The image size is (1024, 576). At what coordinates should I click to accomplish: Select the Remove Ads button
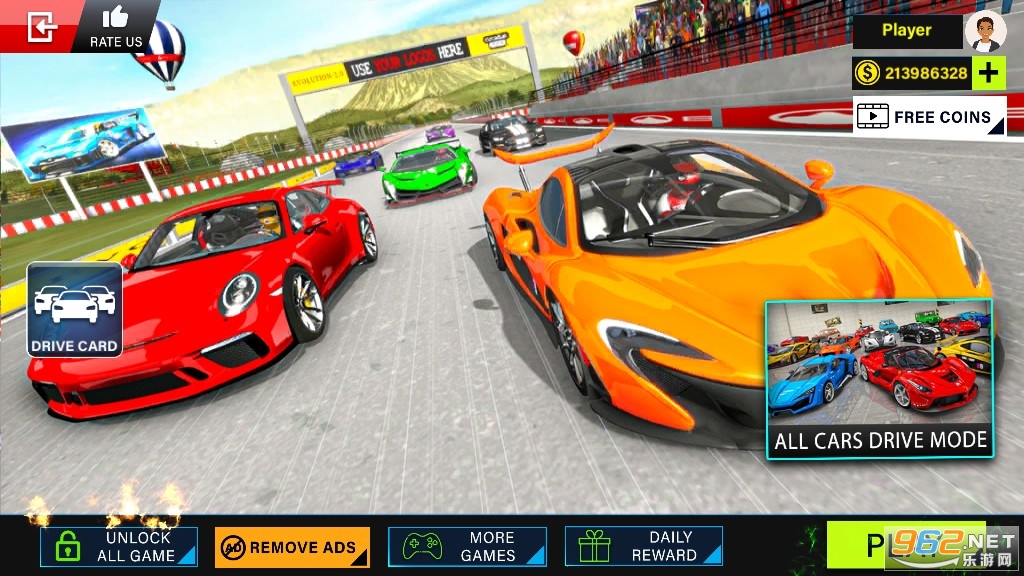[292, 547]
